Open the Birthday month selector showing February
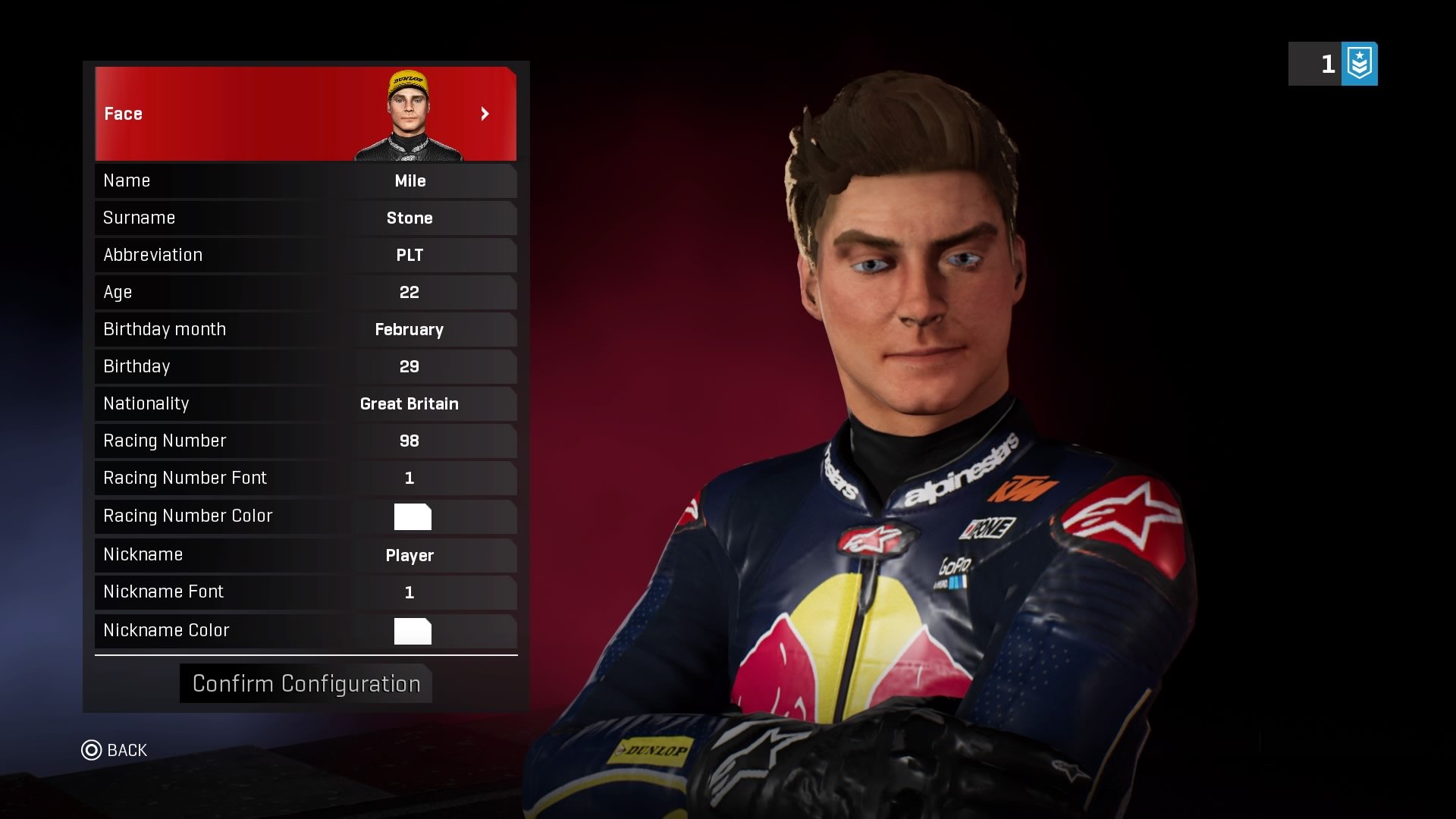Image resolution: width=1456 pixels, height=819 pixels. 409,329
